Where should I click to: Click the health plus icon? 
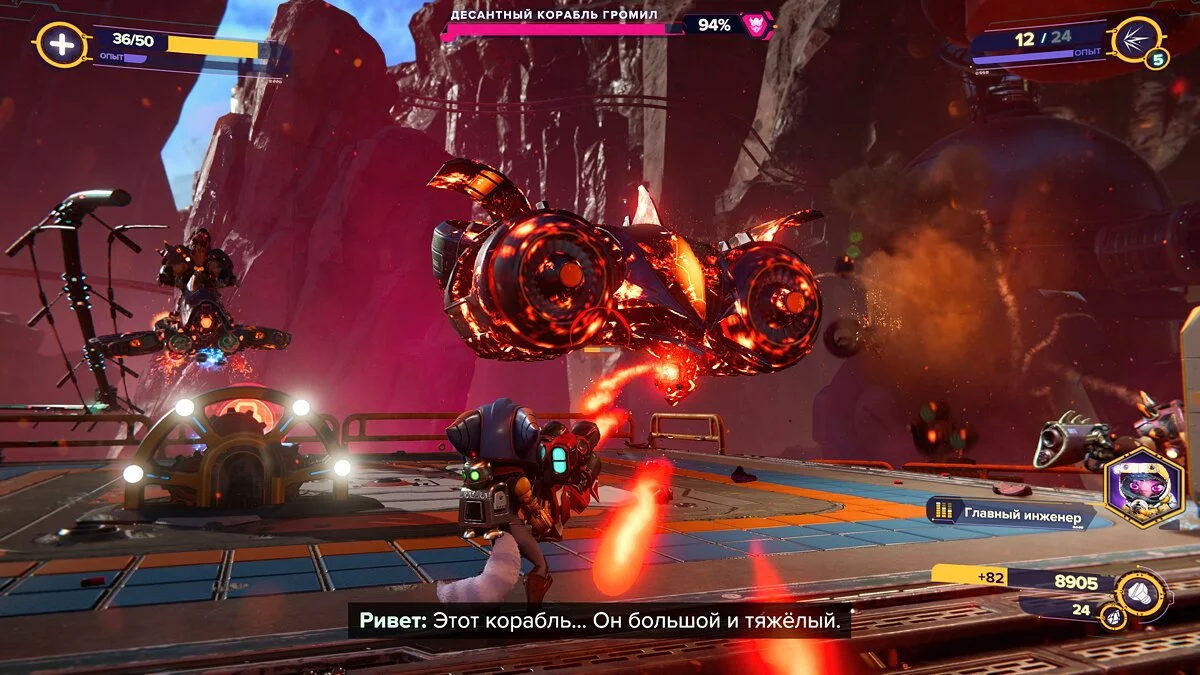click(x=60, y=45)
